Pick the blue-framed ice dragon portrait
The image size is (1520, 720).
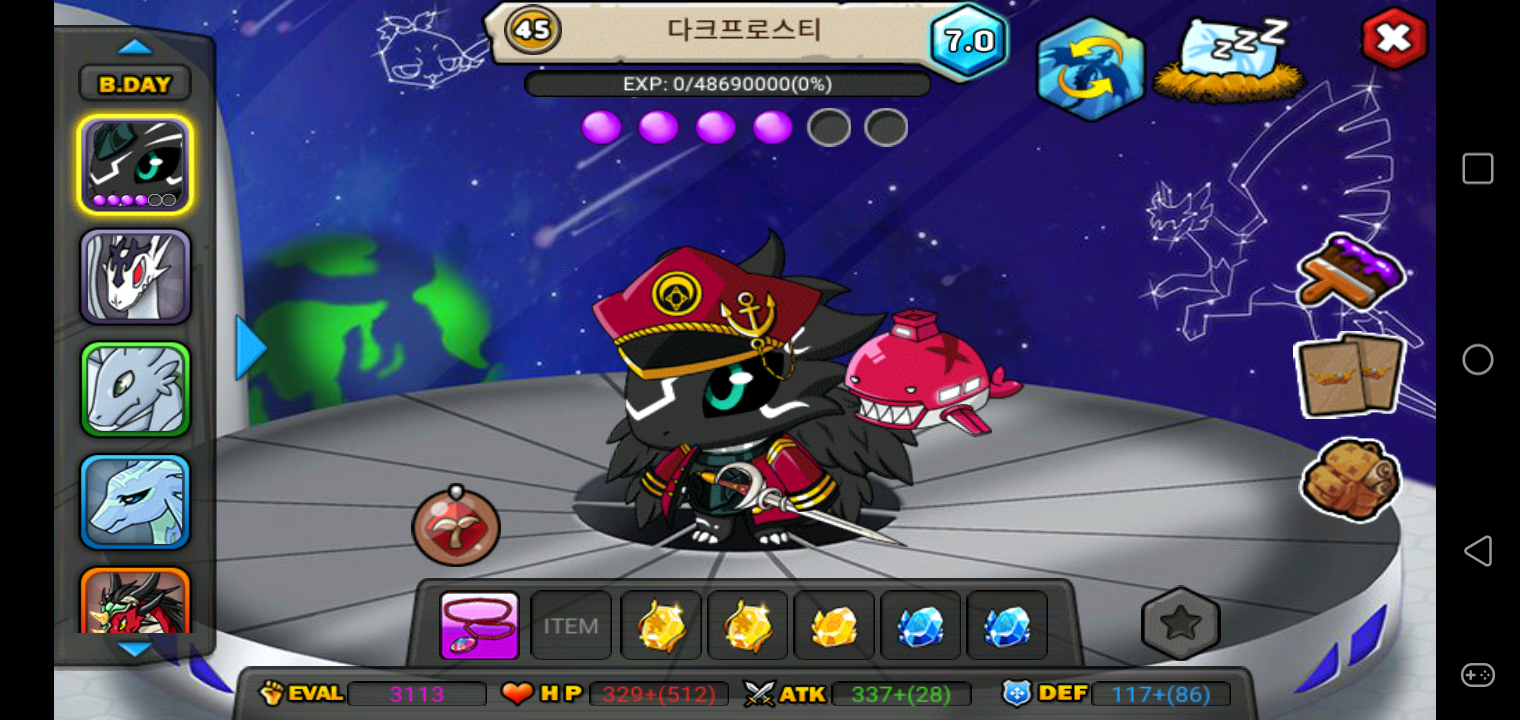pos(135,501)
